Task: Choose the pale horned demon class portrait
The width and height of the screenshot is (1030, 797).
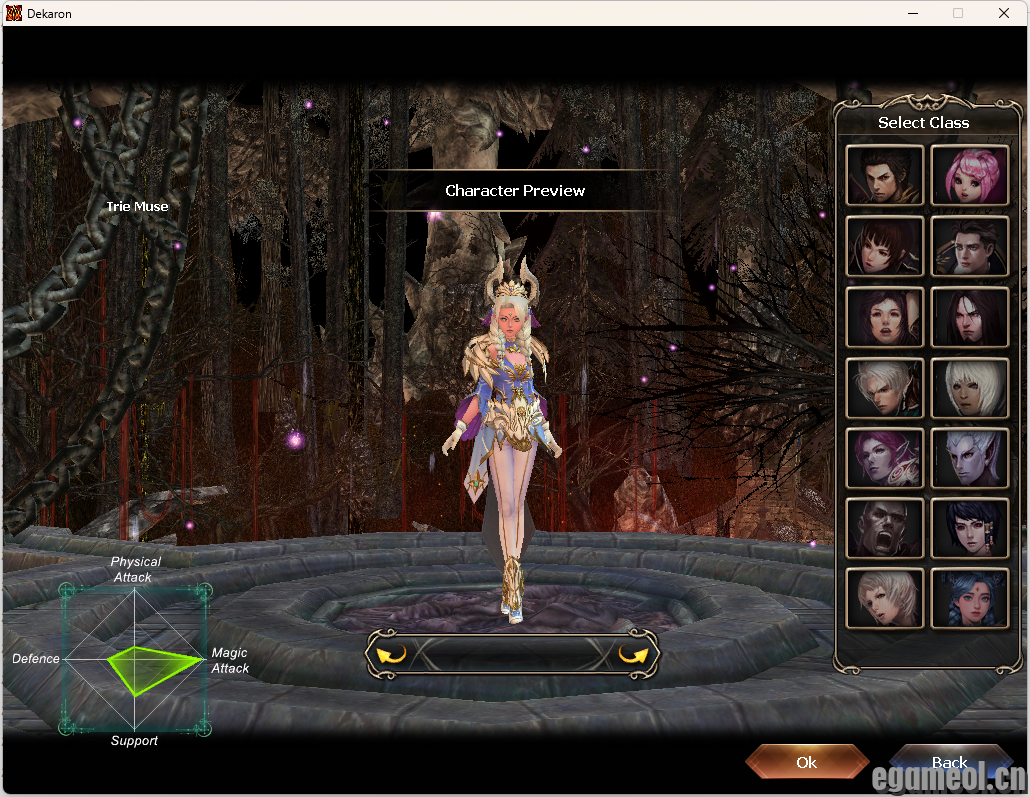Action: [969, 458]
